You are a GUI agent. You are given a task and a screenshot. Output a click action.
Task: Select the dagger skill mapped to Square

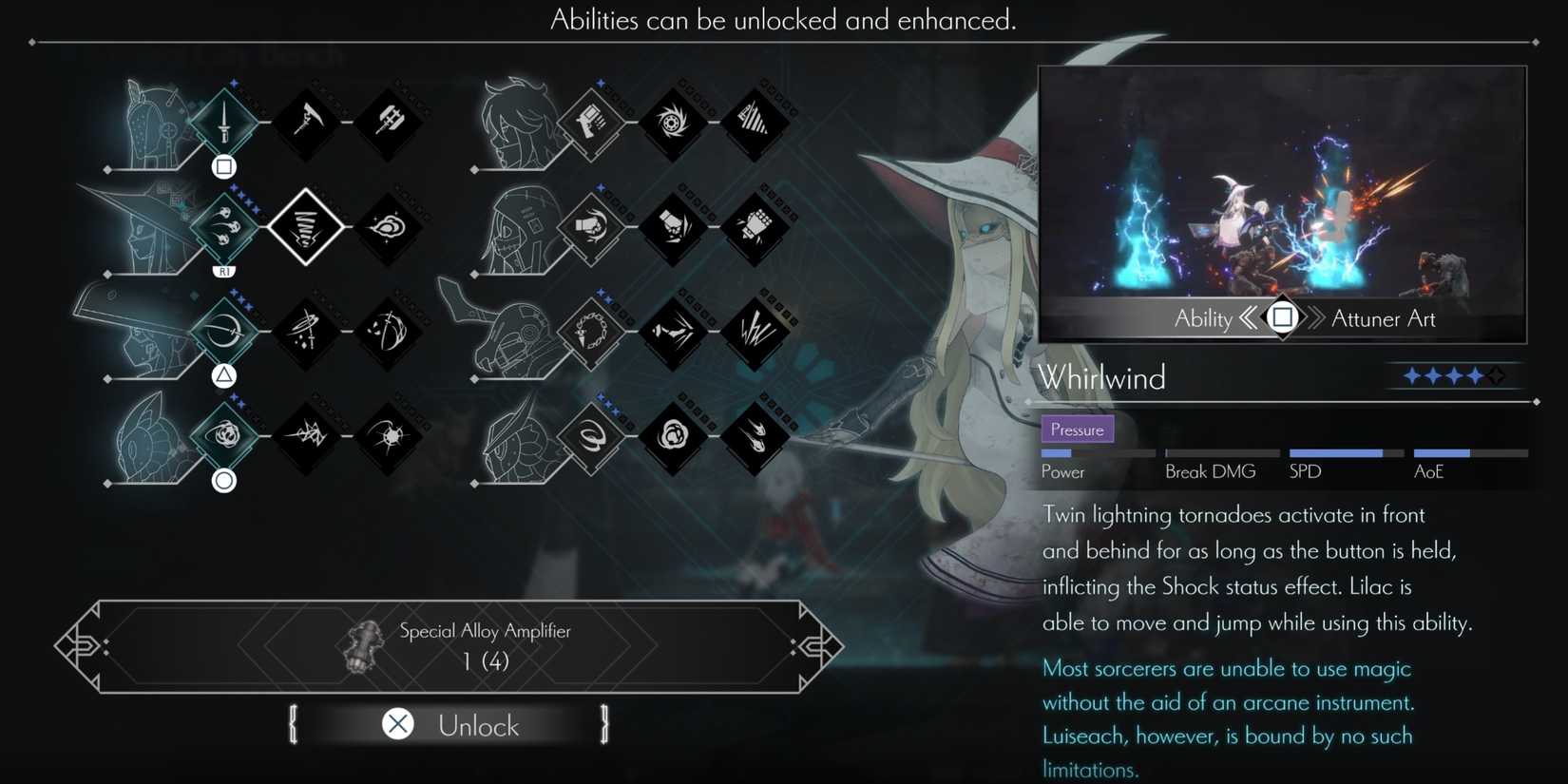(x=222, y=121)
